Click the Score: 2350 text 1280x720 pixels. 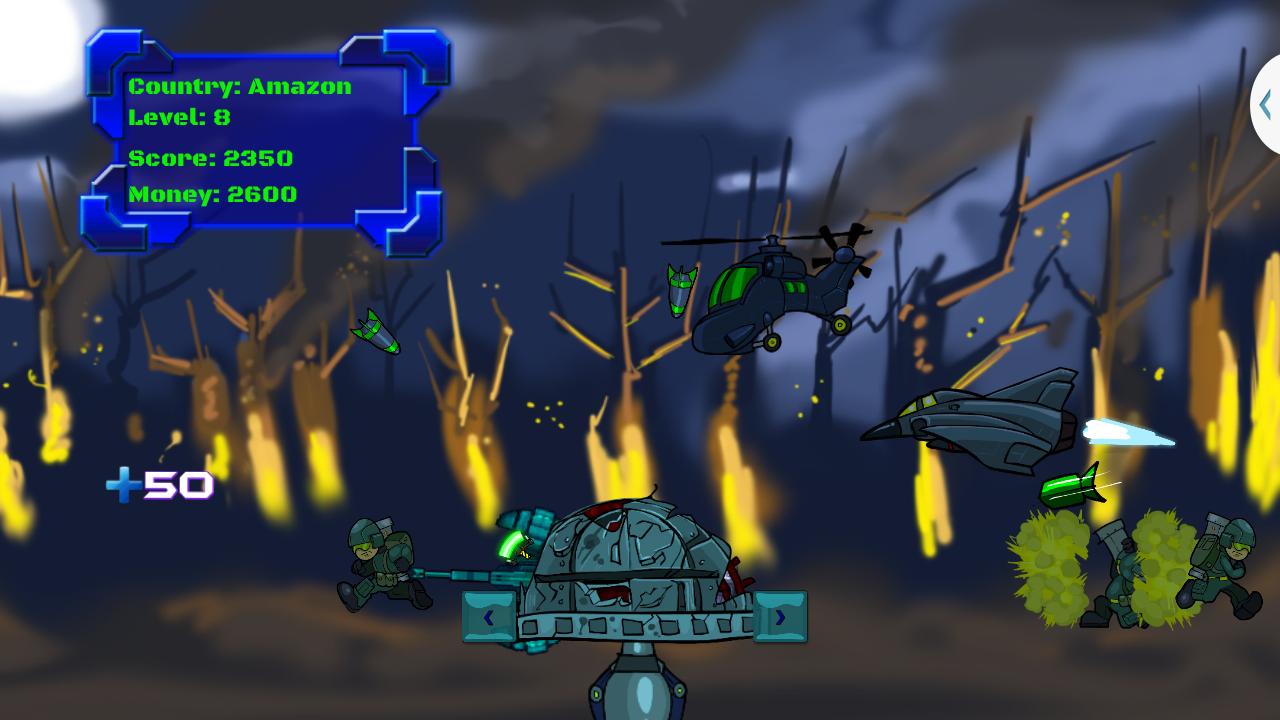pyautogui.click(x=210, y=158)
